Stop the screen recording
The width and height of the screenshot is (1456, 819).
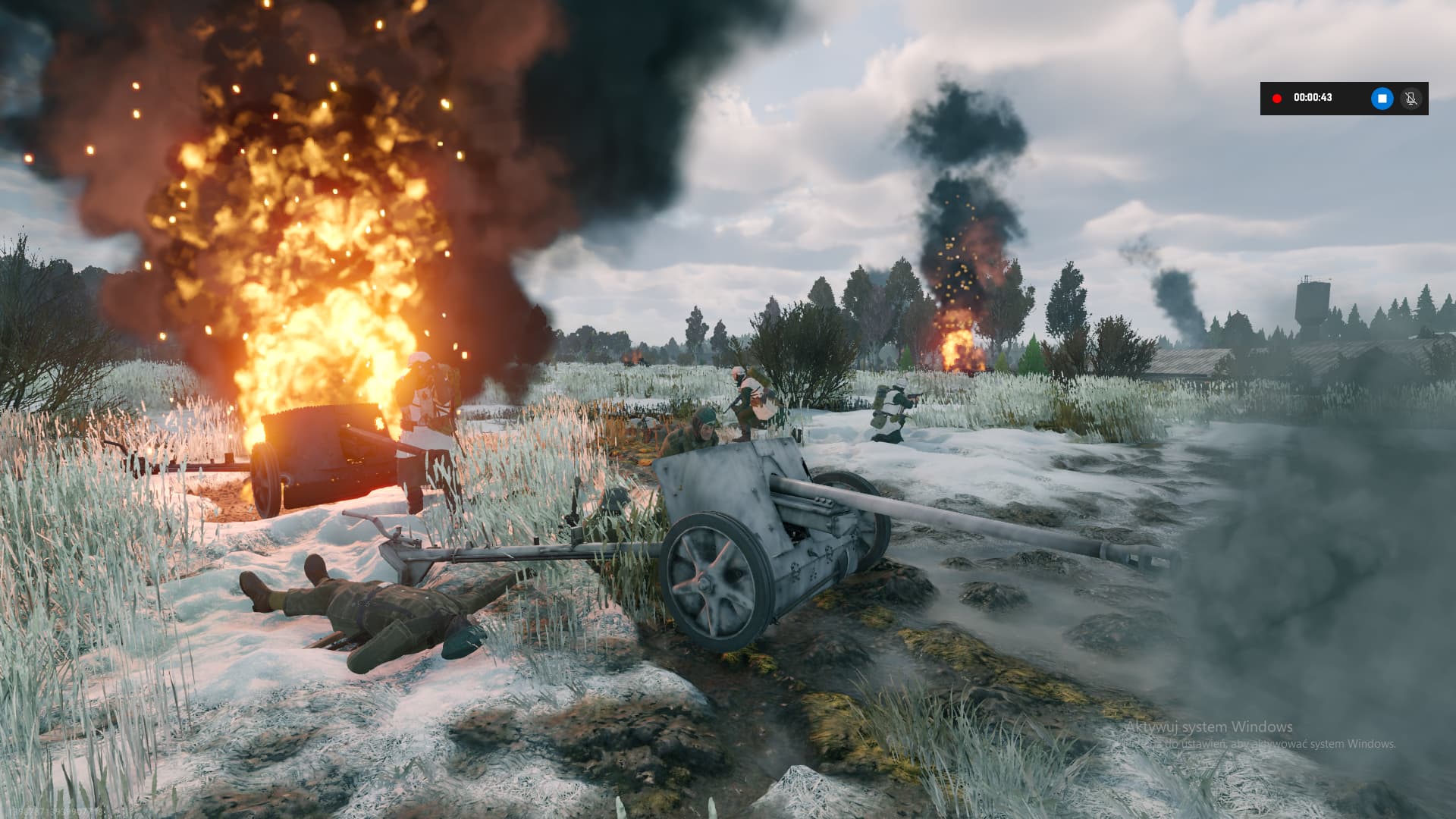1382,99
